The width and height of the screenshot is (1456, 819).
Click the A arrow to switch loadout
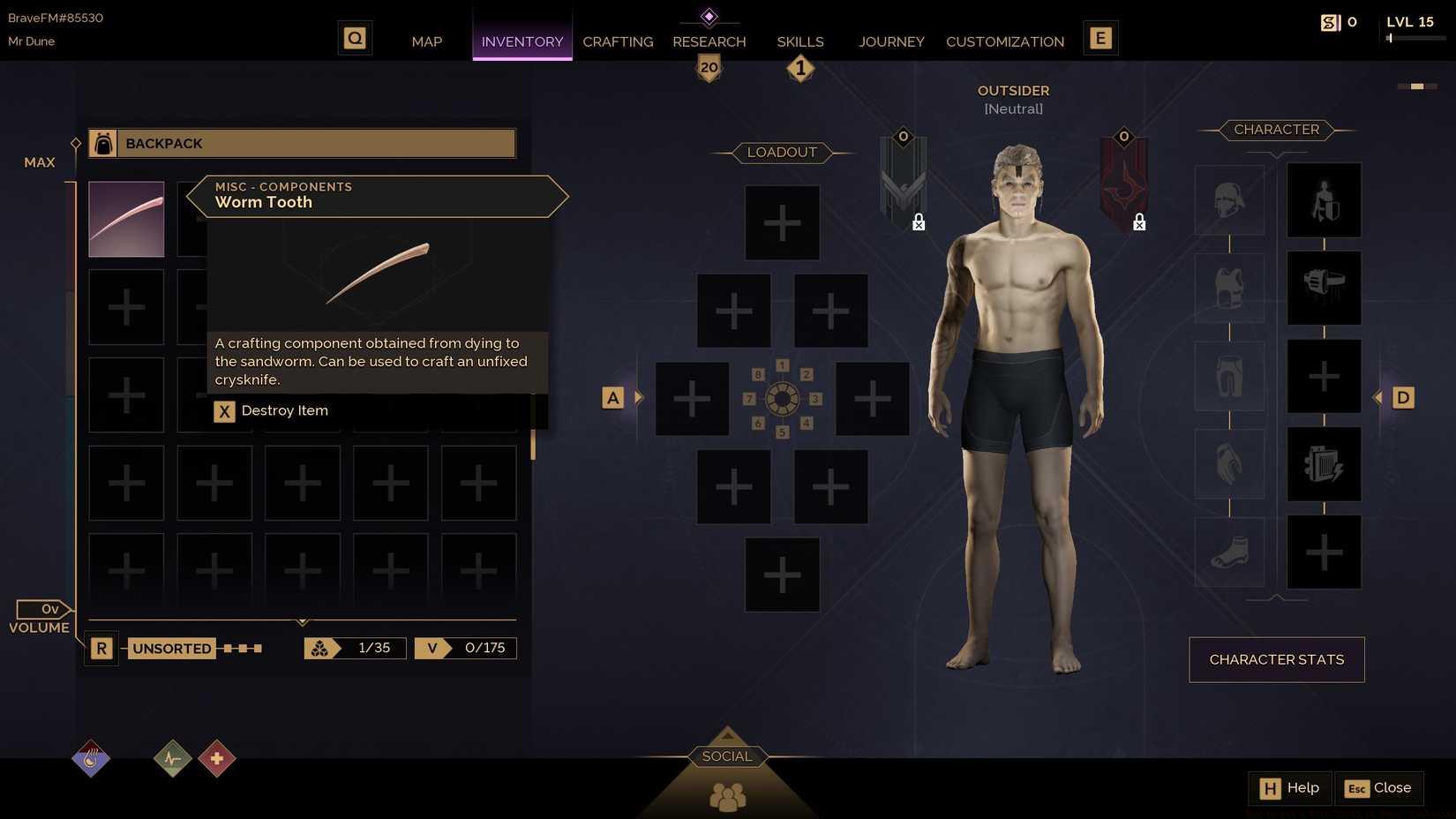[x=612, y=397]
